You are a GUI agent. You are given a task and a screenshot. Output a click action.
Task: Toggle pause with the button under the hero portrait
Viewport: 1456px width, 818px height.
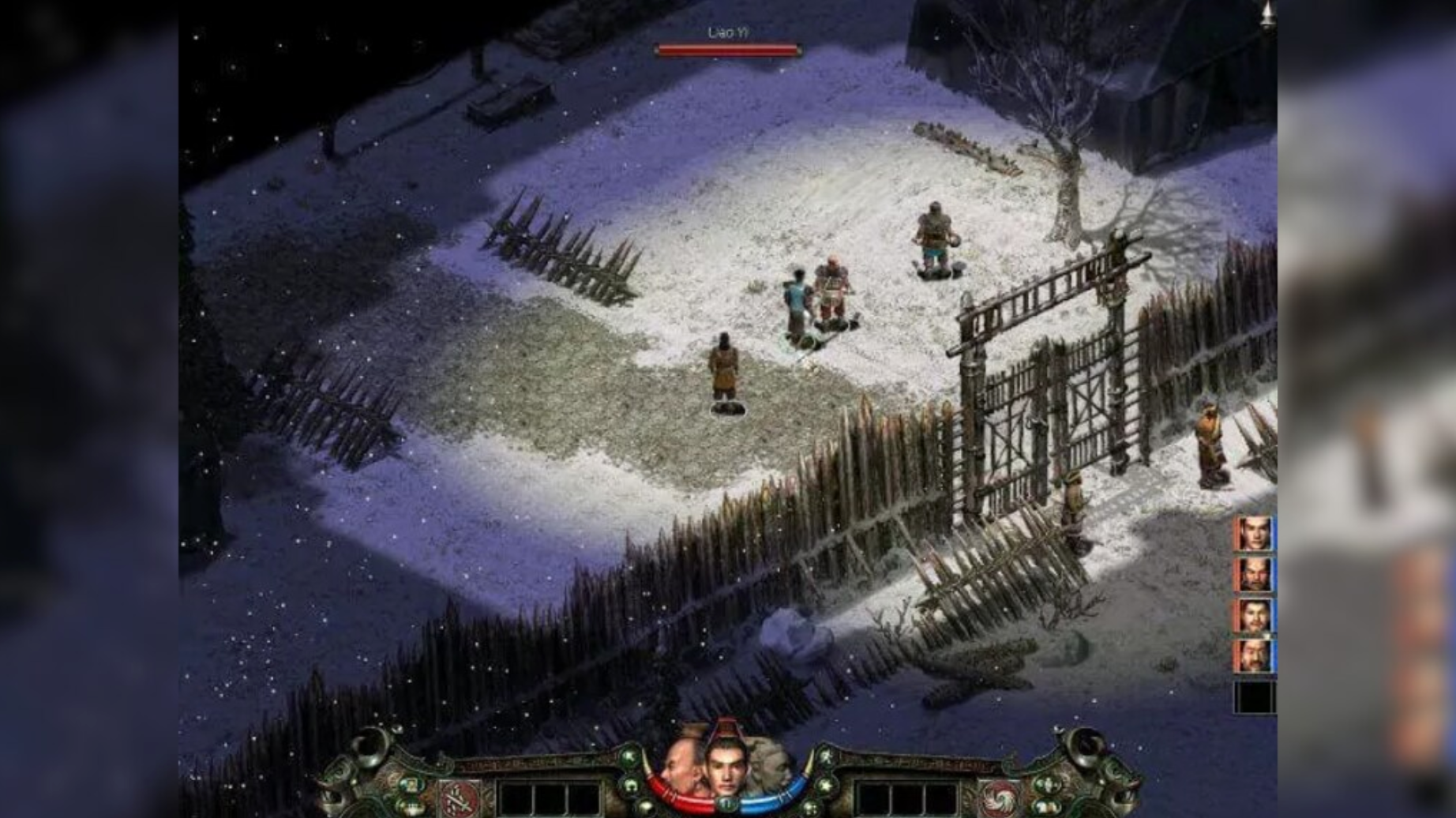pos(726,804)
